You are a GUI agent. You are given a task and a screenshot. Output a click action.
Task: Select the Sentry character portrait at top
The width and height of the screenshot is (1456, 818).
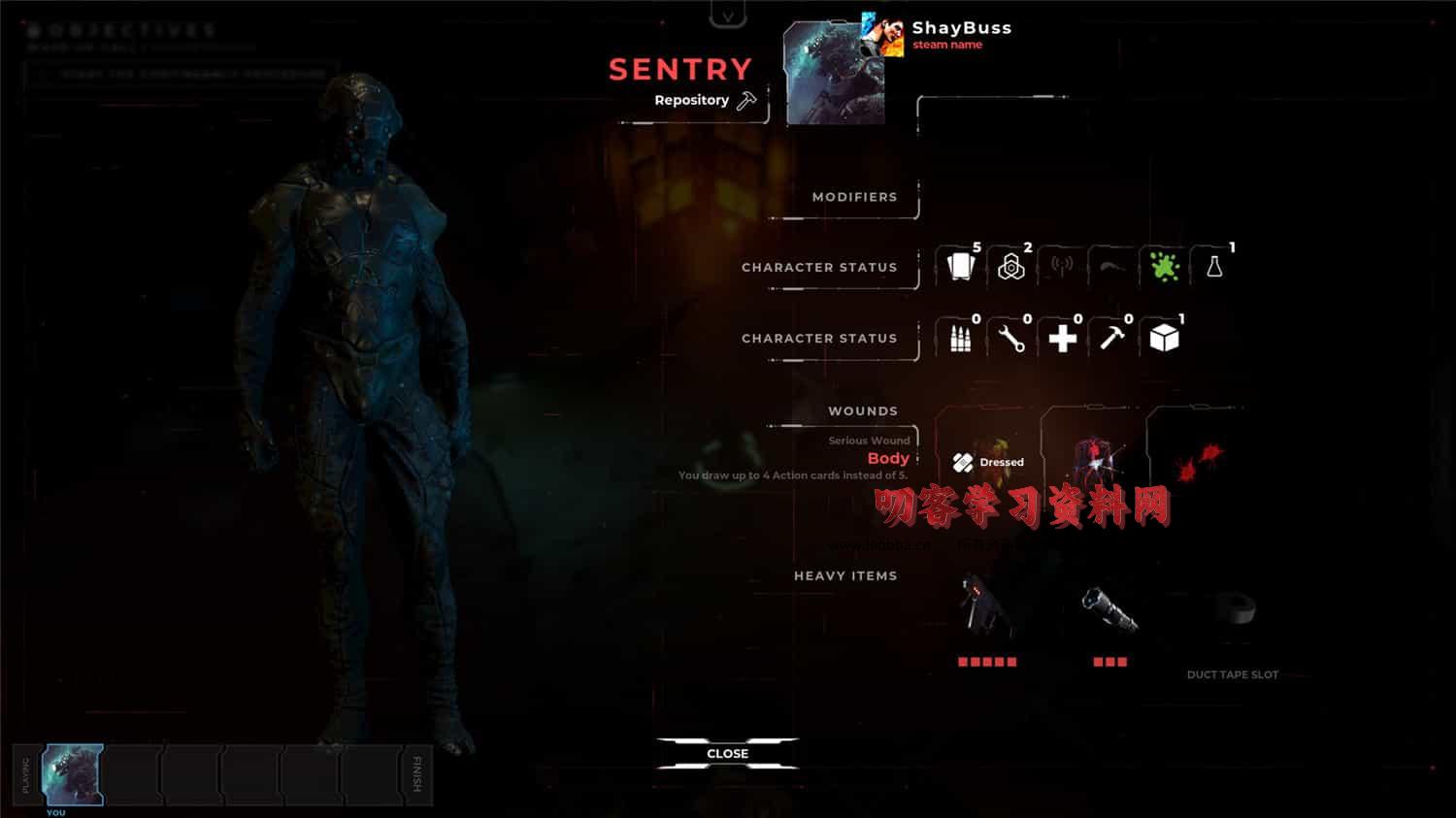835,74
